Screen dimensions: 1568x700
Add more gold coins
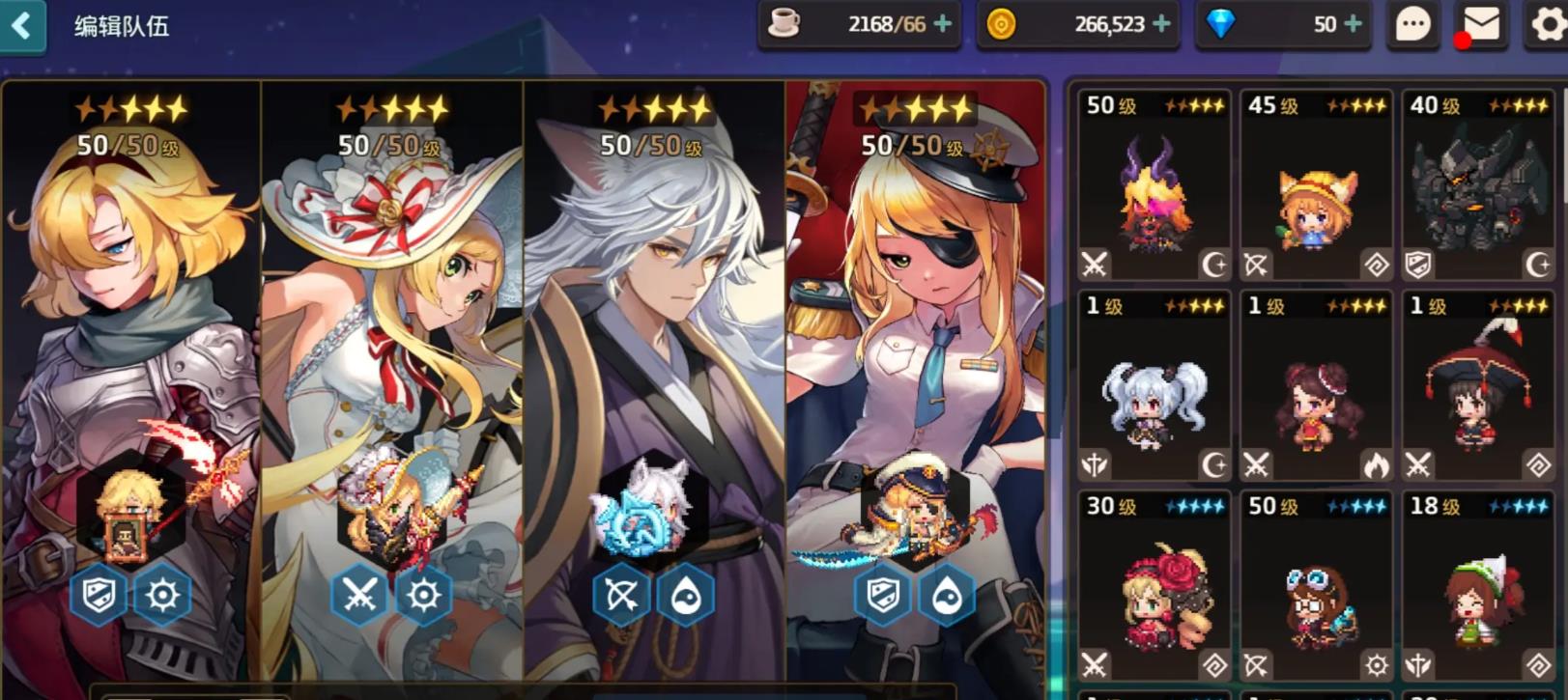[x=1161, y=24]
